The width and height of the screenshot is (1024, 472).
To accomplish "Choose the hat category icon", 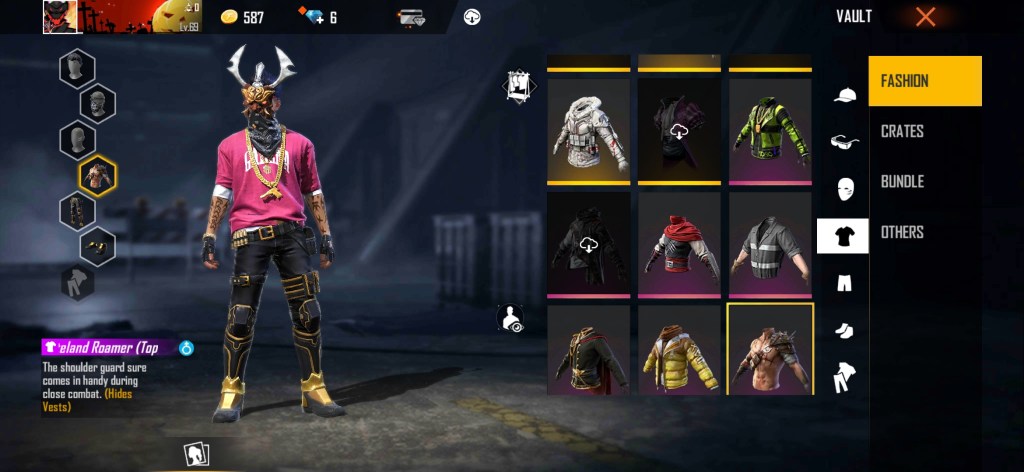I will pos(844,95).
